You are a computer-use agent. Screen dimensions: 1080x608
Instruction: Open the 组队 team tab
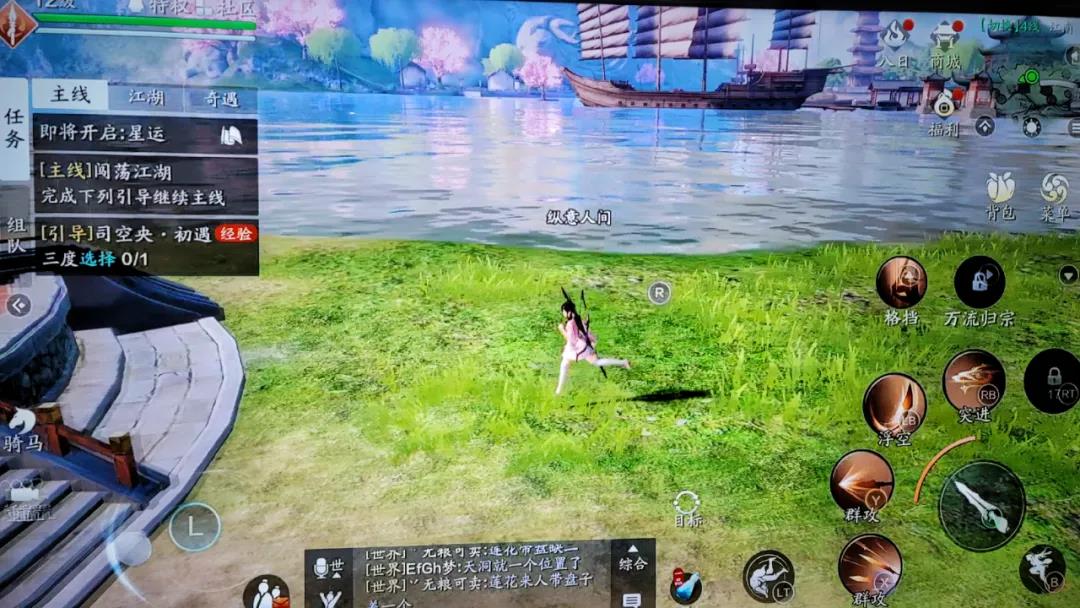(x=15, y=236)
